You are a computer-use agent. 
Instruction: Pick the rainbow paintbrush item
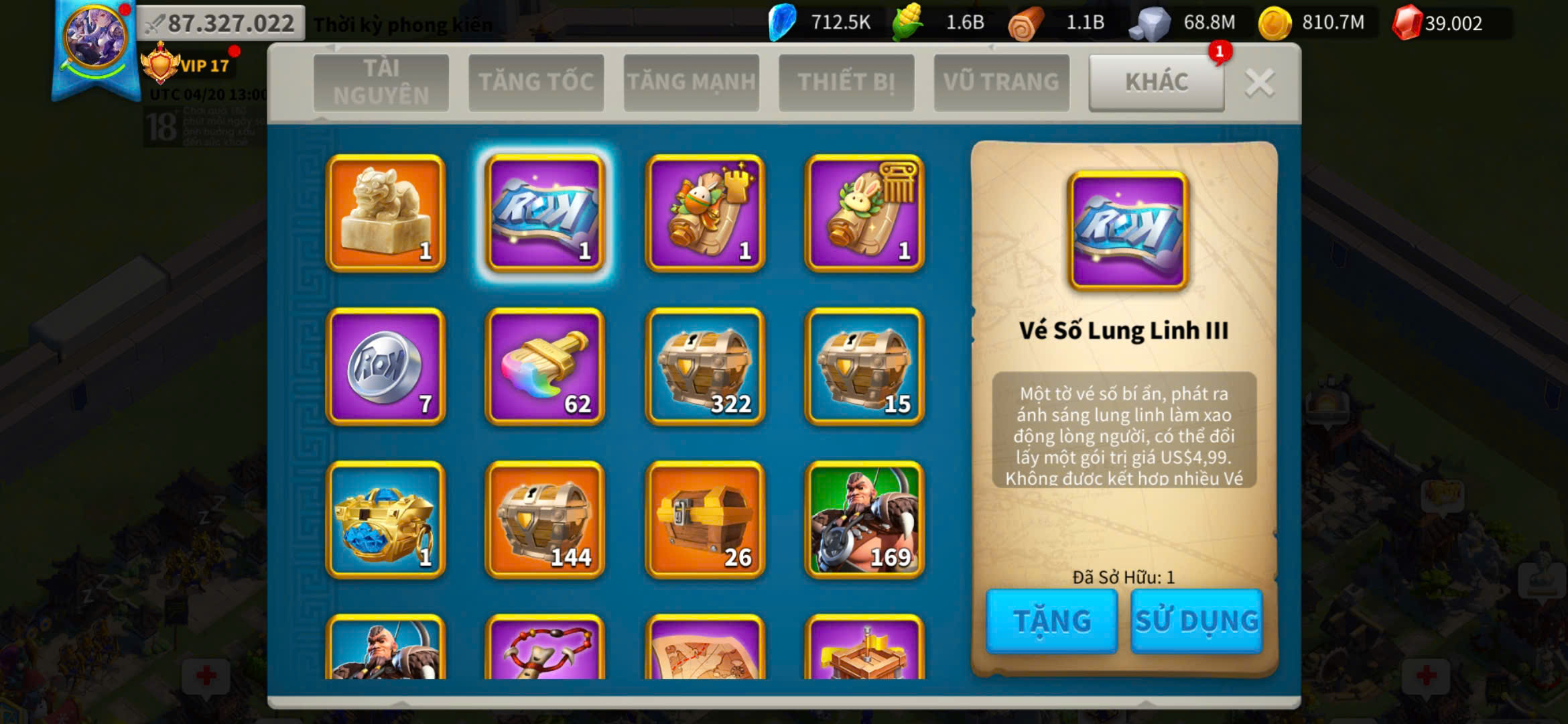coord(545,367)
